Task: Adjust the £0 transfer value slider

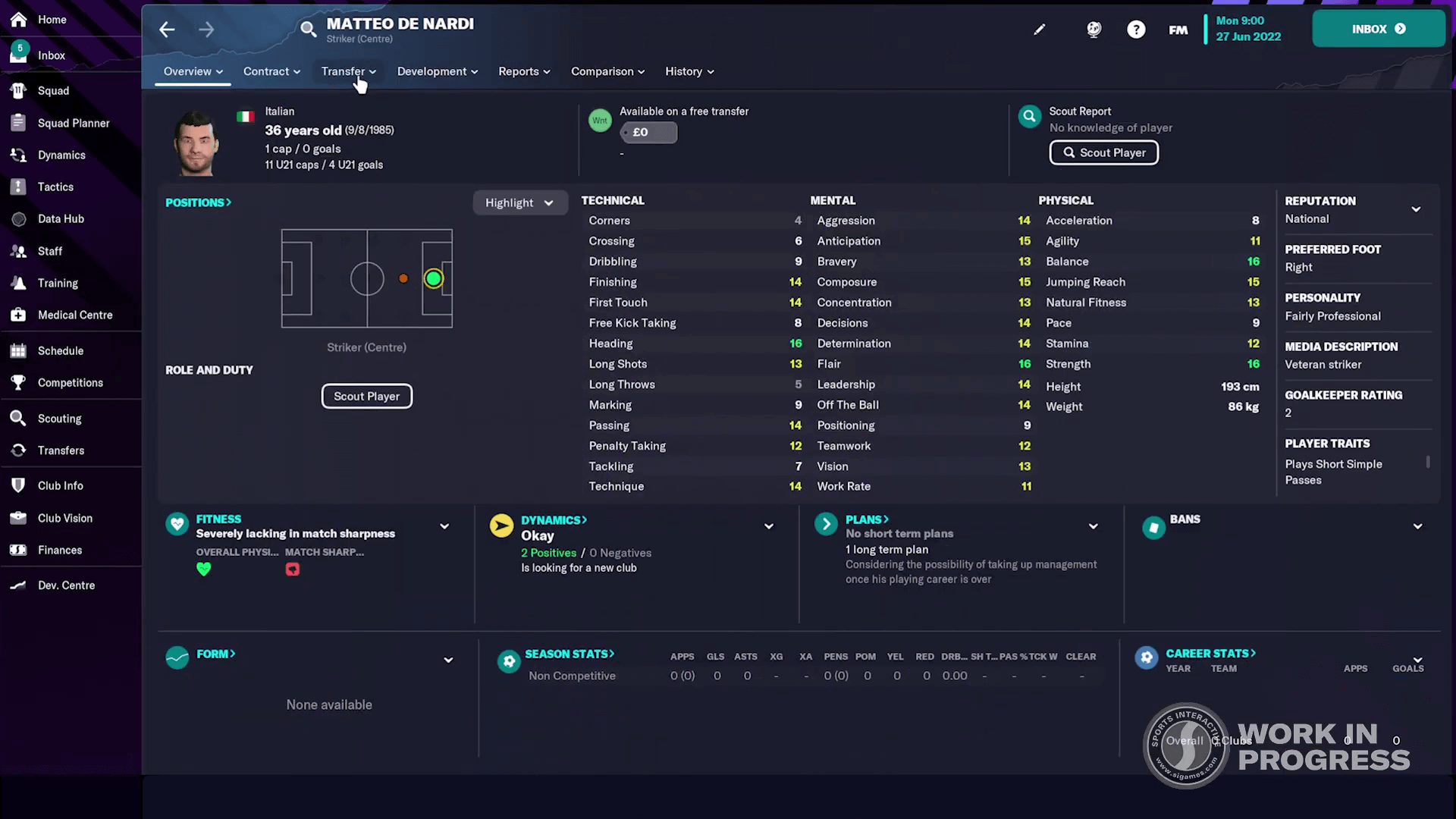Action: point(648,132)
